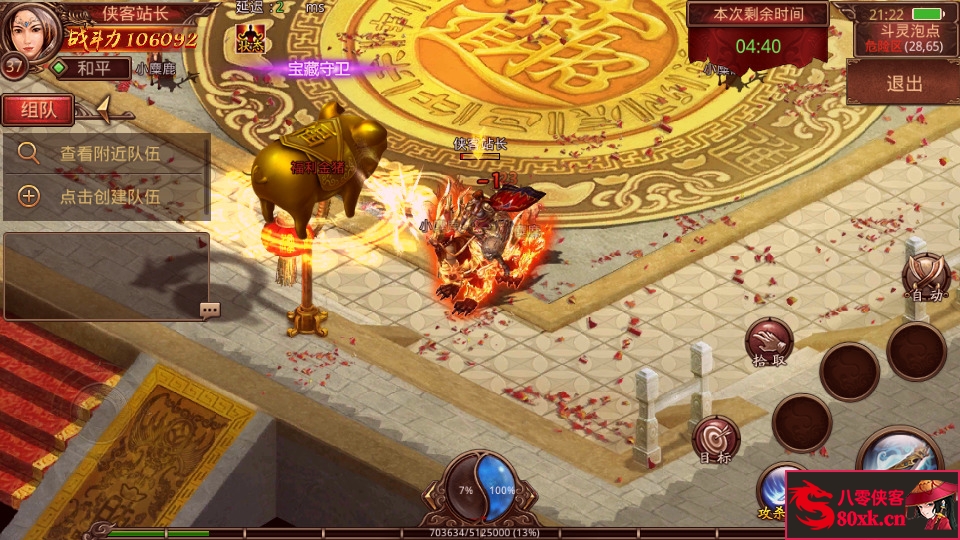Open the 组队 (team) tab

click(38, 110)
